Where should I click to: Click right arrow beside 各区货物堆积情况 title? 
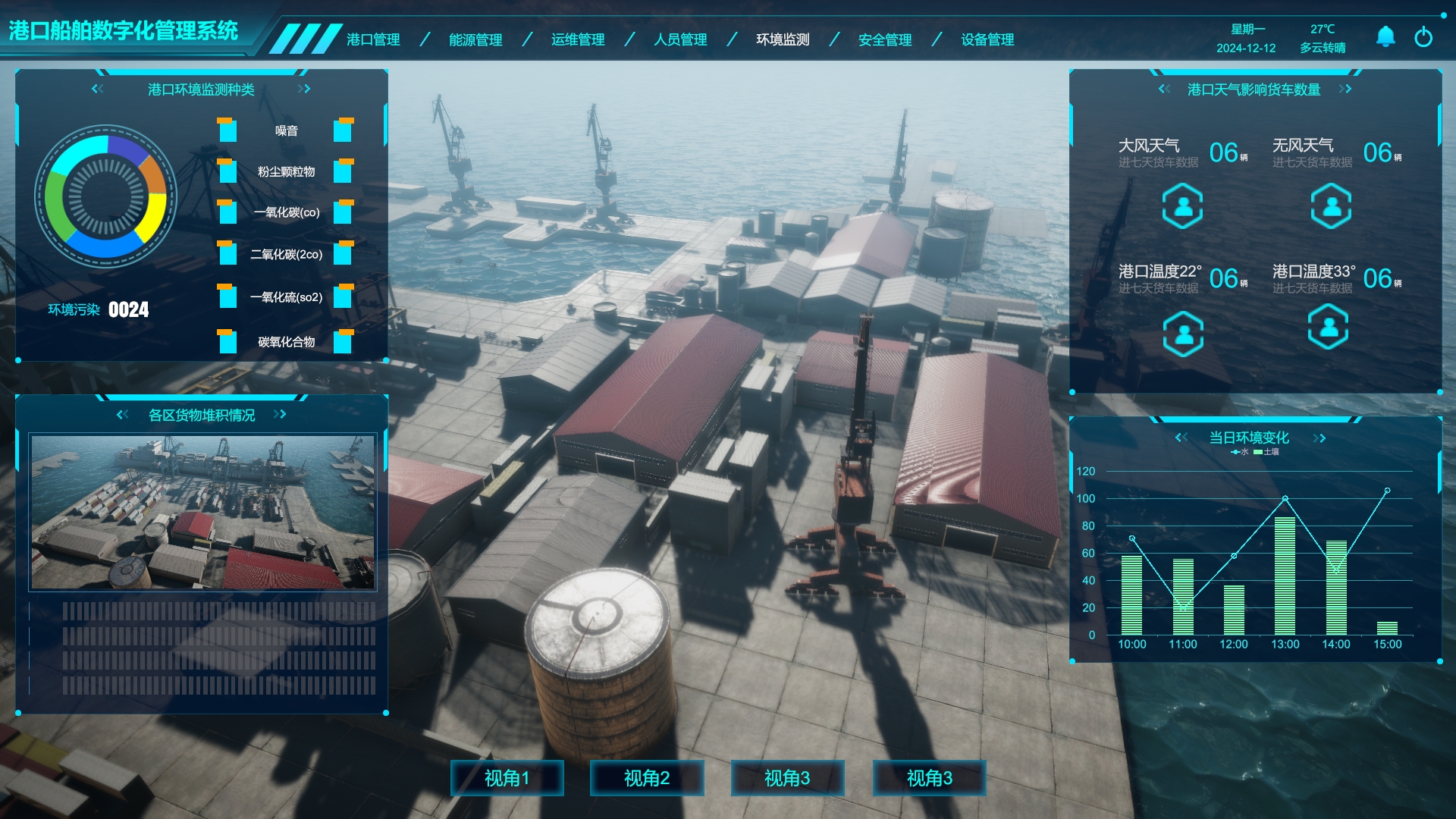tap(280, 414)
